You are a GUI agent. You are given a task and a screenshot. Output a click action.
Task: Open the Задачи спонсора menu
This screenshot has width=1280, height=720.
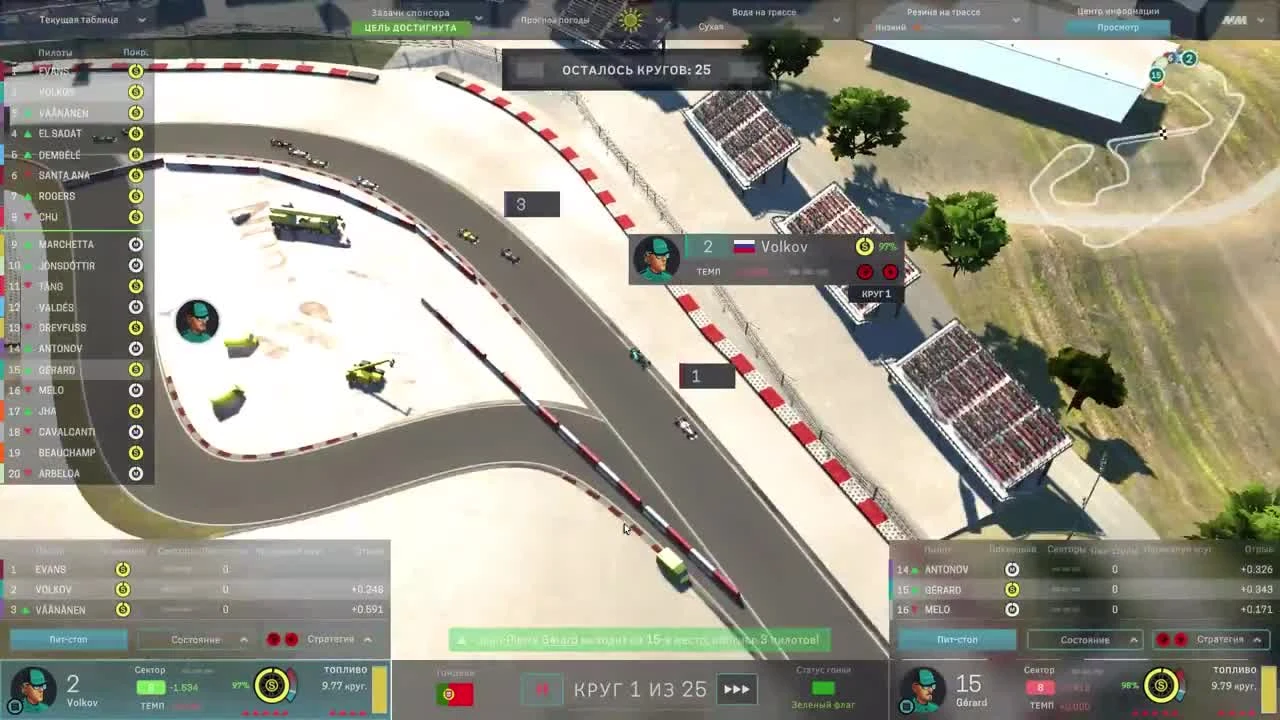[x=412, y=13]
